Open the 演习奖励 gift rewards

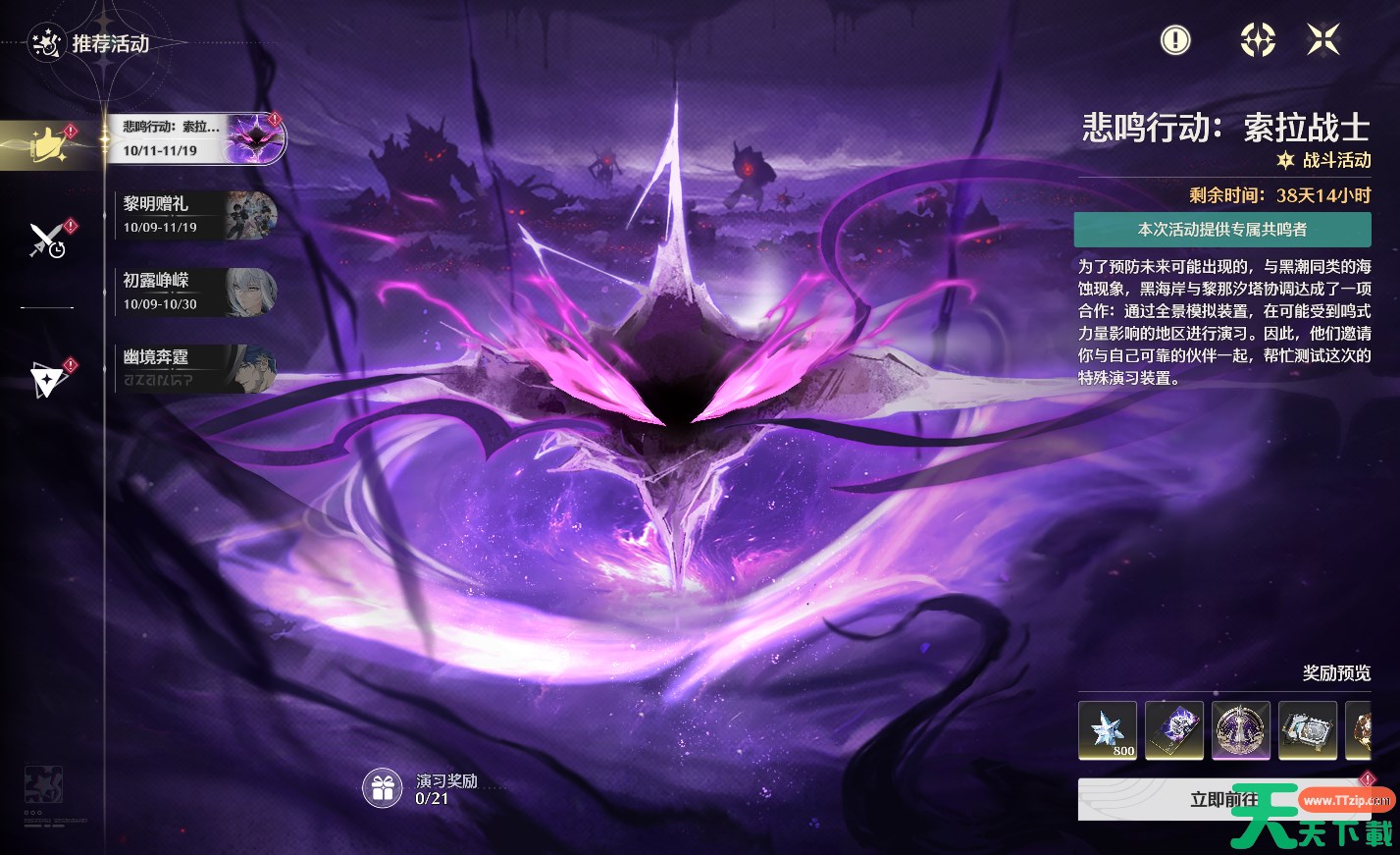pos(383,788)
